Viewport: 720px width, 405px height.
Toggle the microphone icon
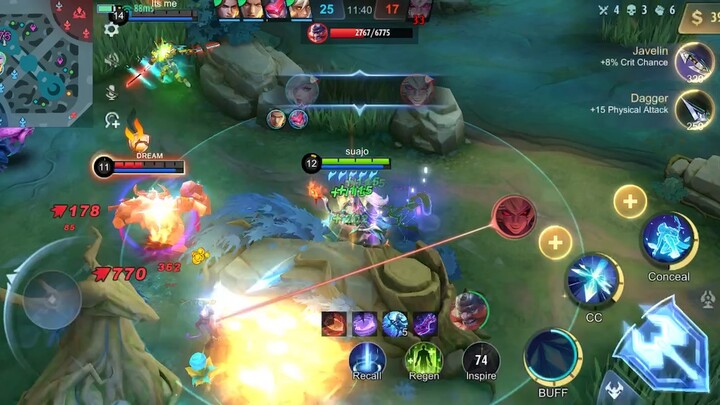click(x=111, y=90)
